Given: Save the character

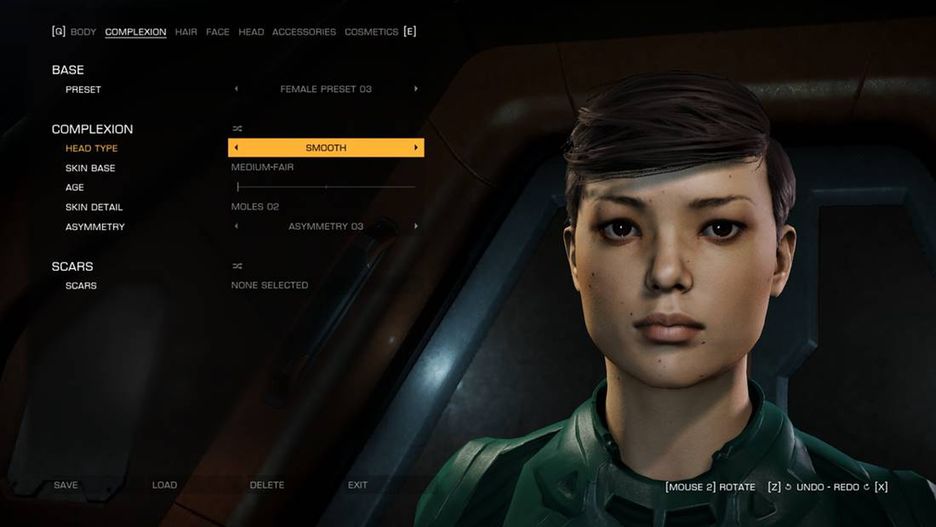Looking at the screenshot, I should tap(66, 485).
